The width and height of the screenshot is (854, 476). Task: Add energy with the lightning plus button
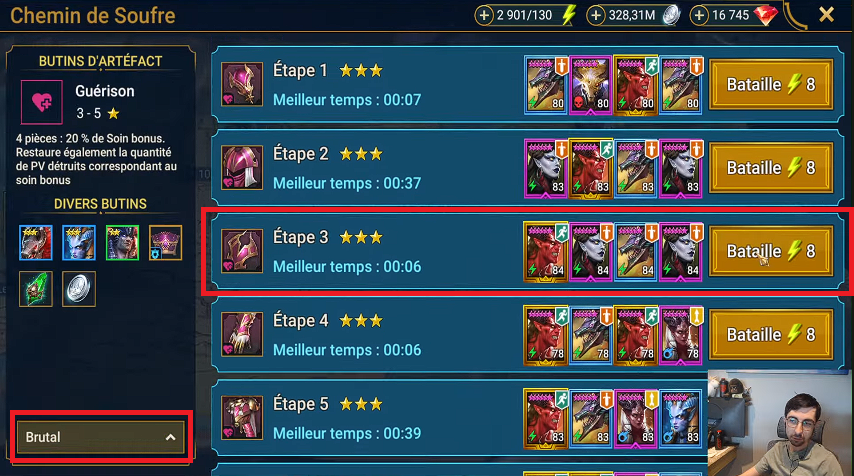pyautogui.click(x=484, y=15)
